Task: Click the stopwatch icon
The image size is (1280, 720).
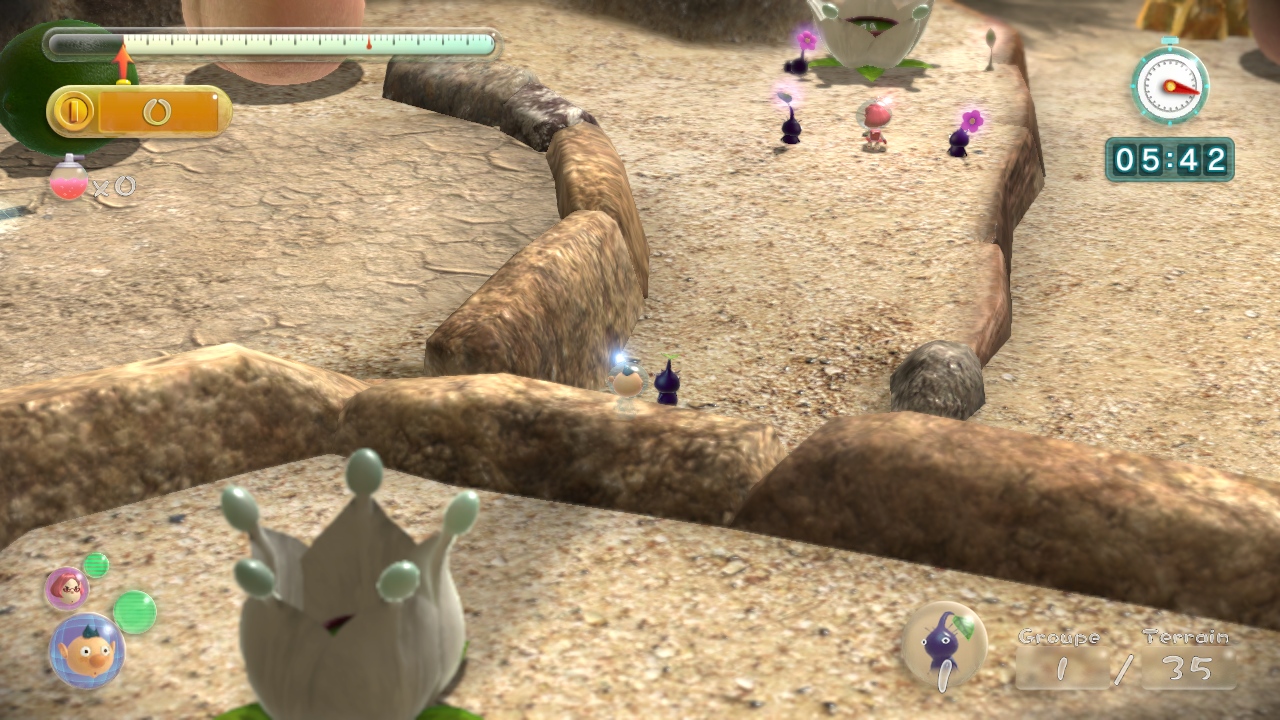Action: click(x=1169, y=85)
